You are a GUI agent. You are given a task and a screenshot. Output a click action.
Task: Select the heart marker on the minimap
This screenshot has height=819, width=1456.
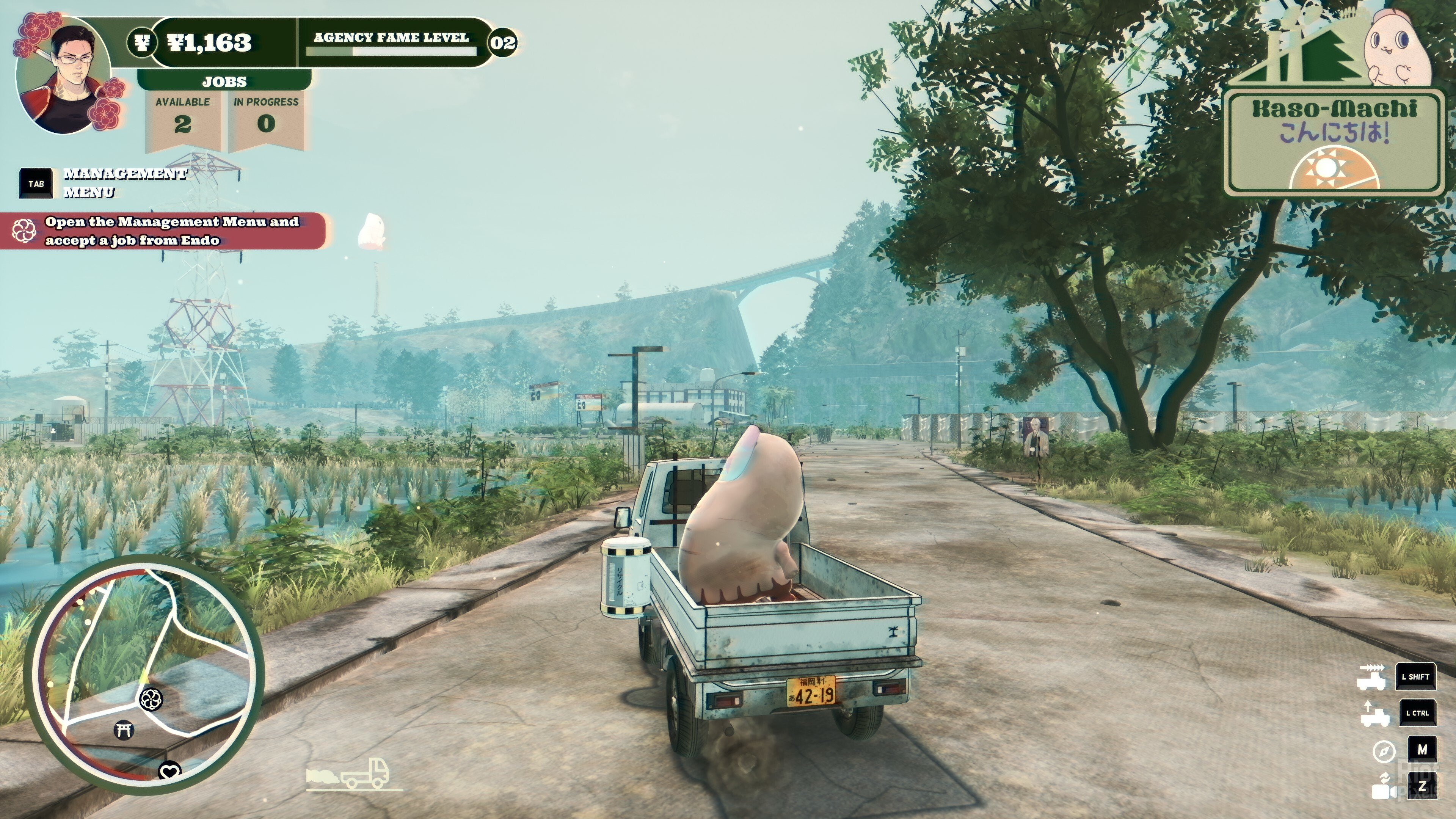pyautogui.click(x=169, y=770)
